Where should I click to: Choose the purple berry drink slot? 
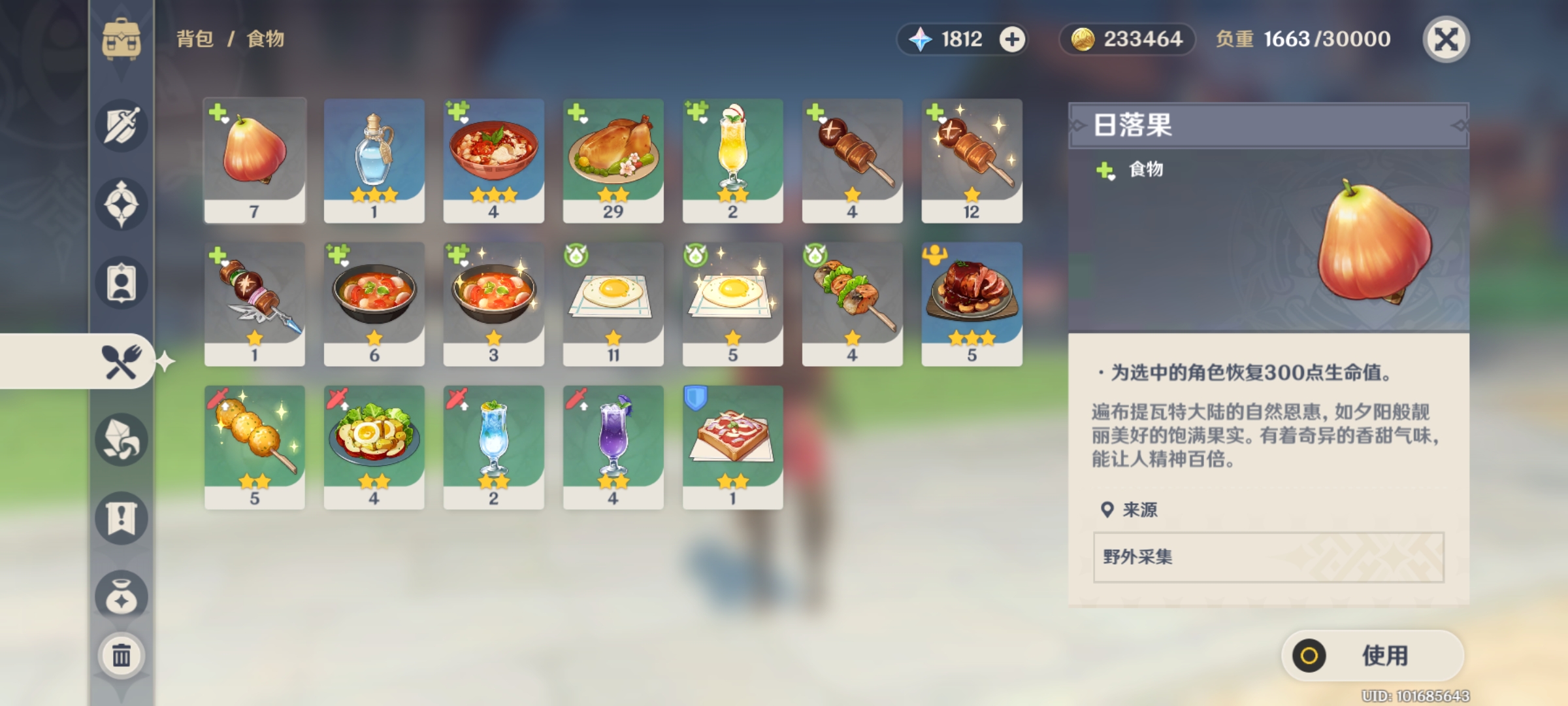613,446
